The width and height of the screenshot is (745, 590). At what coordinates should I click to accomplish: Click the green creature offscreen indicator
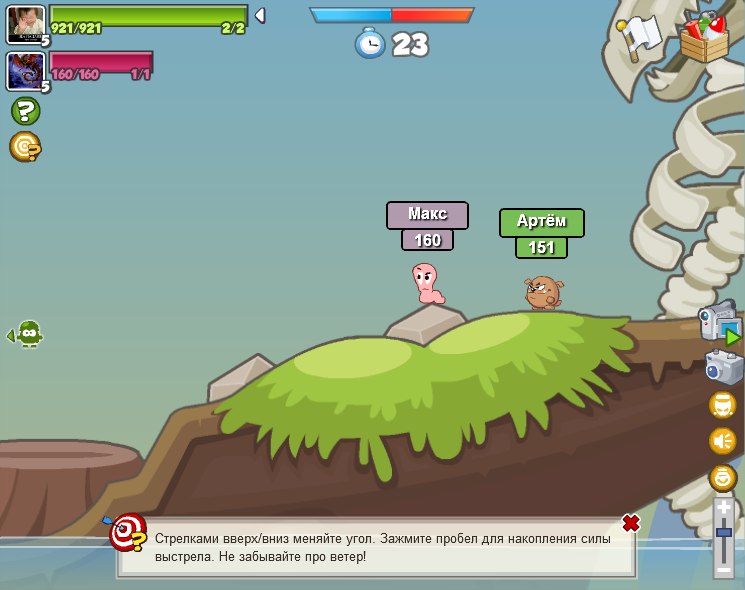point(28,334)
